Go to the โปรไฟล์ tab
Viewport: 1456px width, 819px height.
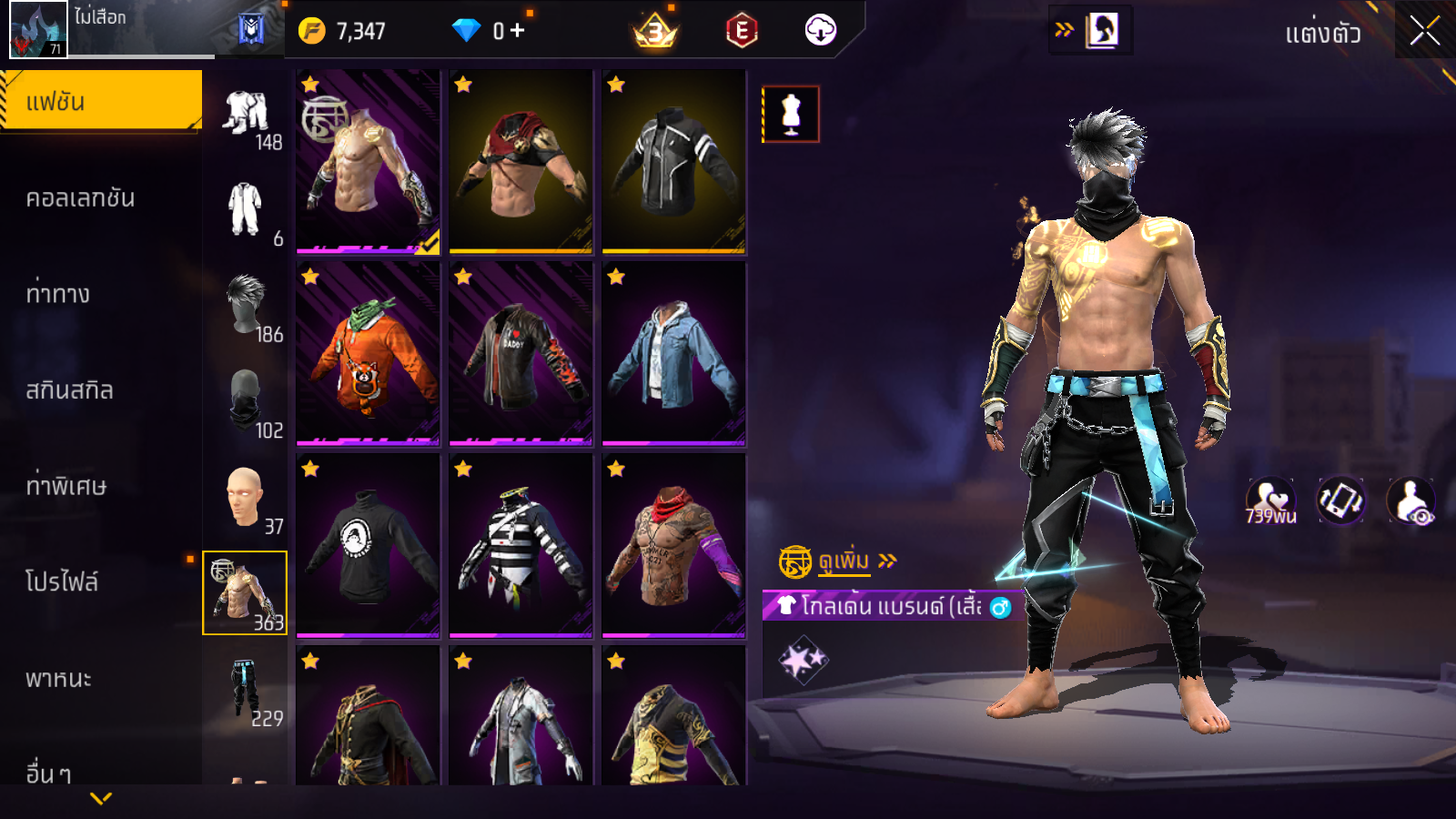pos(62,582)
